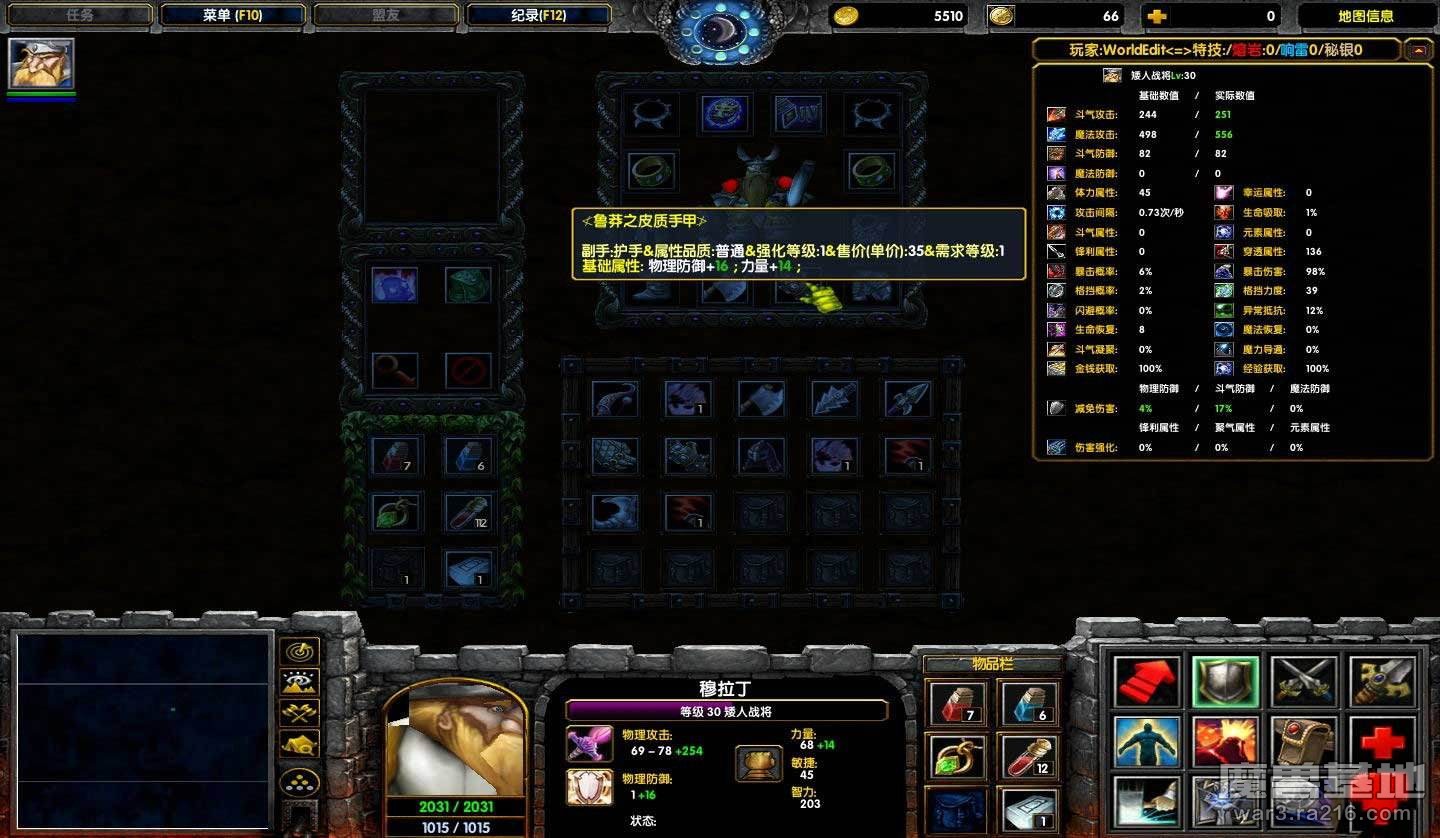Click the minimap

[142, 716]
